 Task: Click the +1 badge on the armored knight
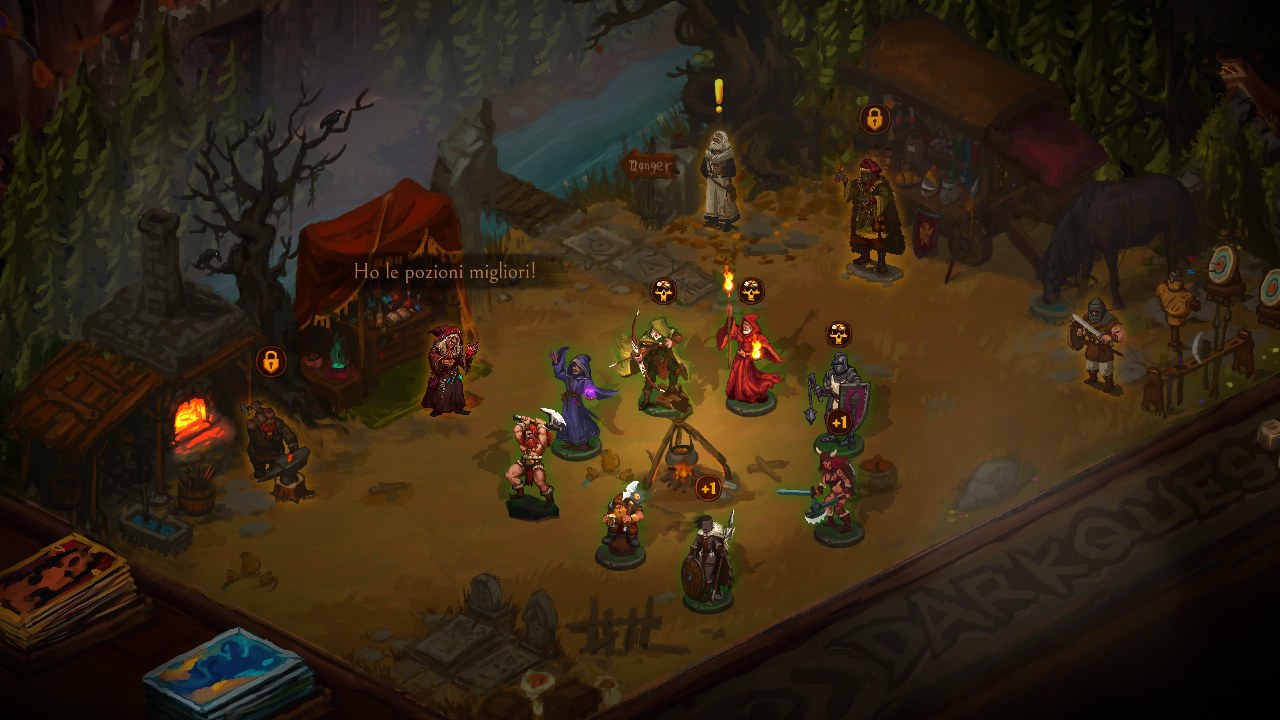pos(838,422)
